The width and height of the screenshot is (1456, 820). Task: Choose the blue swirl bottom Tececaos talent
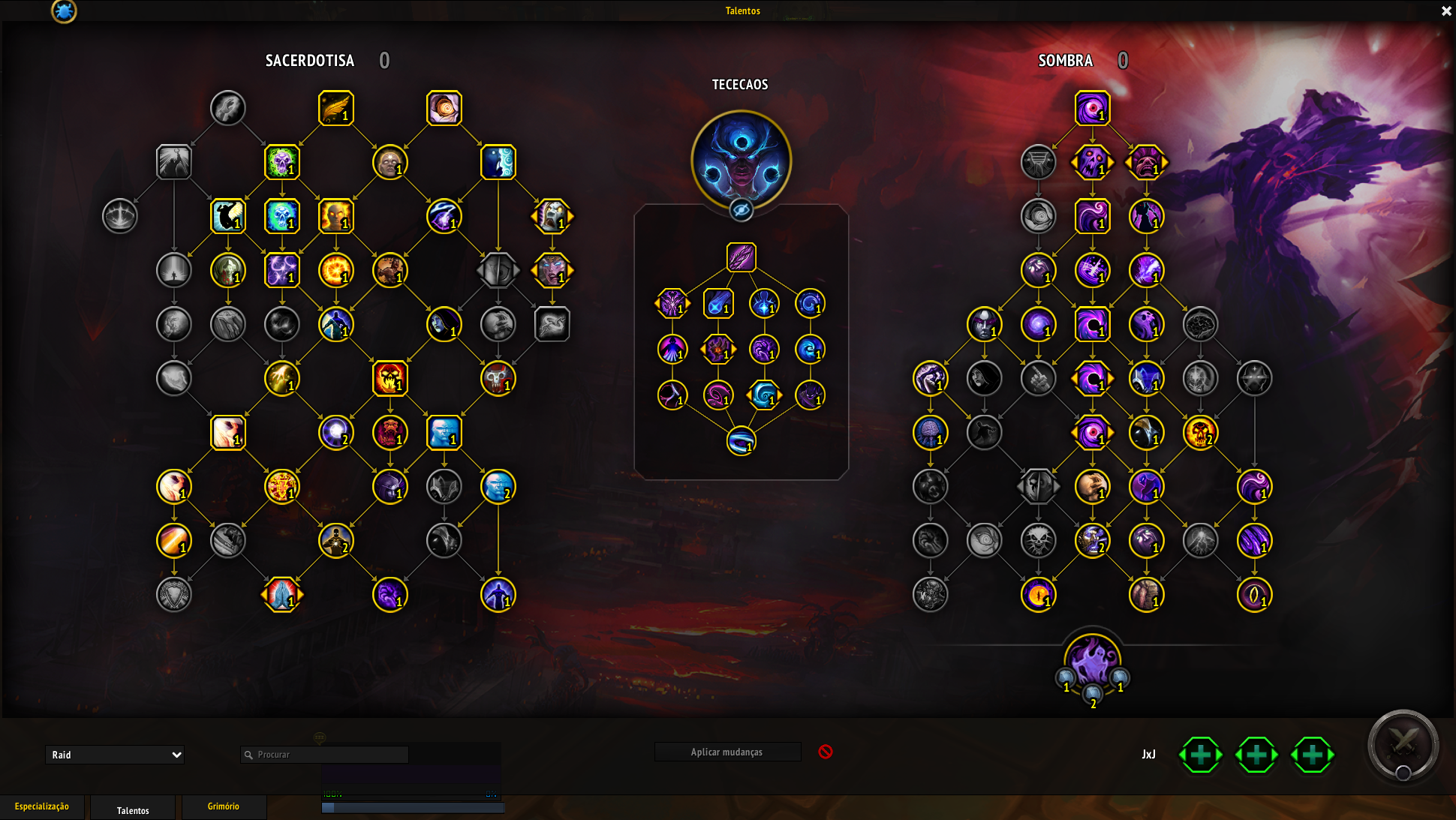pos(741,441)
